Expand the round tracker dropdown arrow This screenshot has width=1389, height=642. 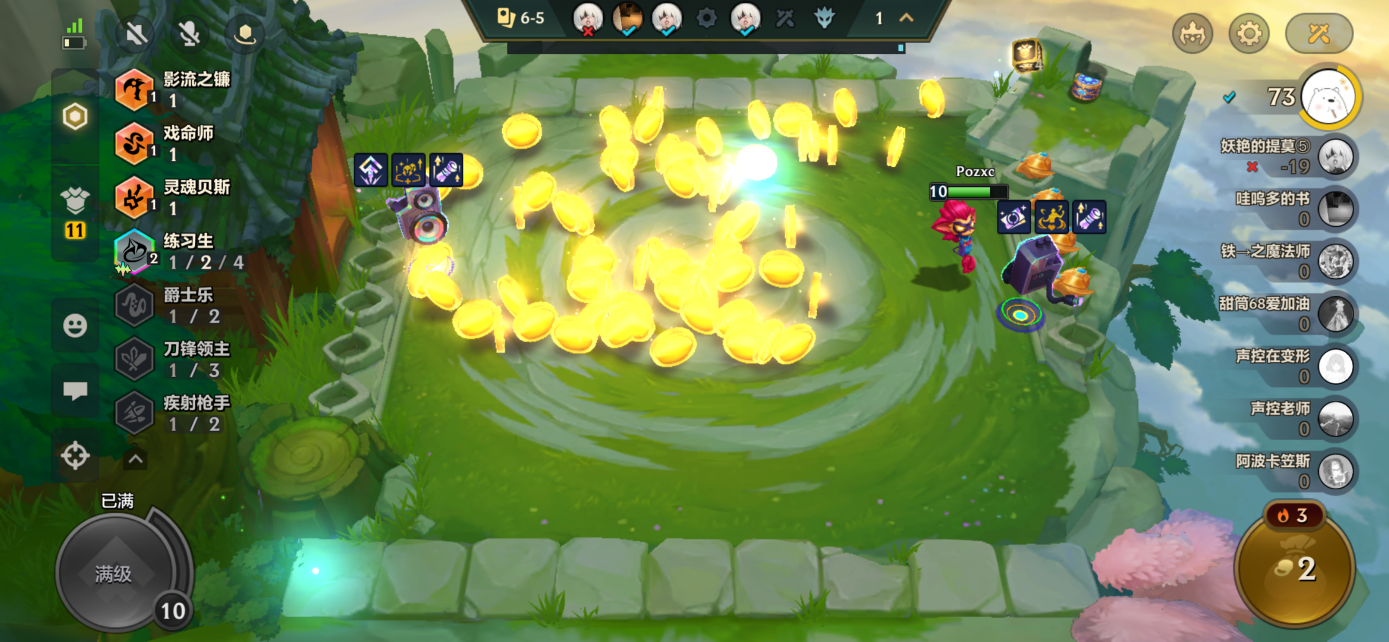pos(907,18)
